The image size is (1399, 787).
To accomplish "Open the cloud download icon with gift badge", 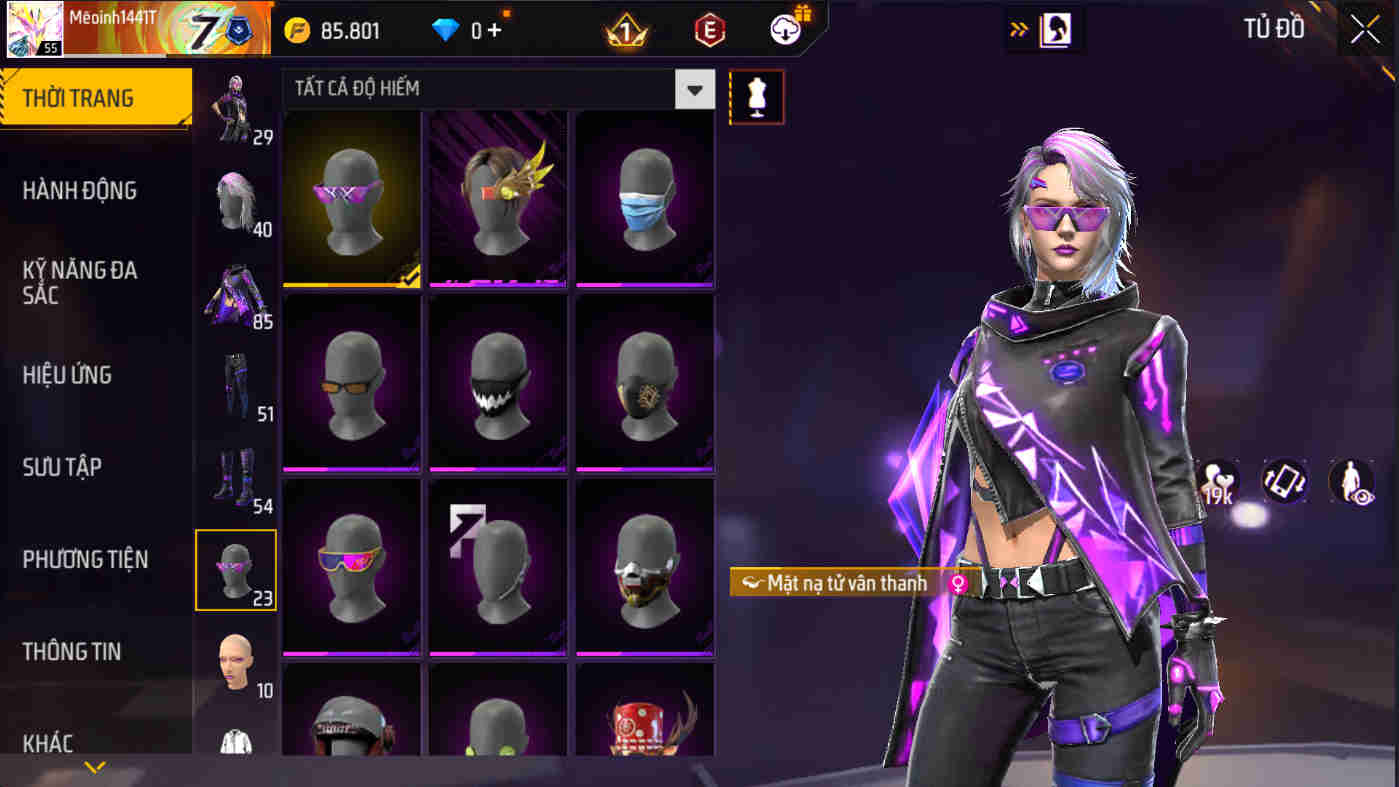I will click(x=785, y=29).
